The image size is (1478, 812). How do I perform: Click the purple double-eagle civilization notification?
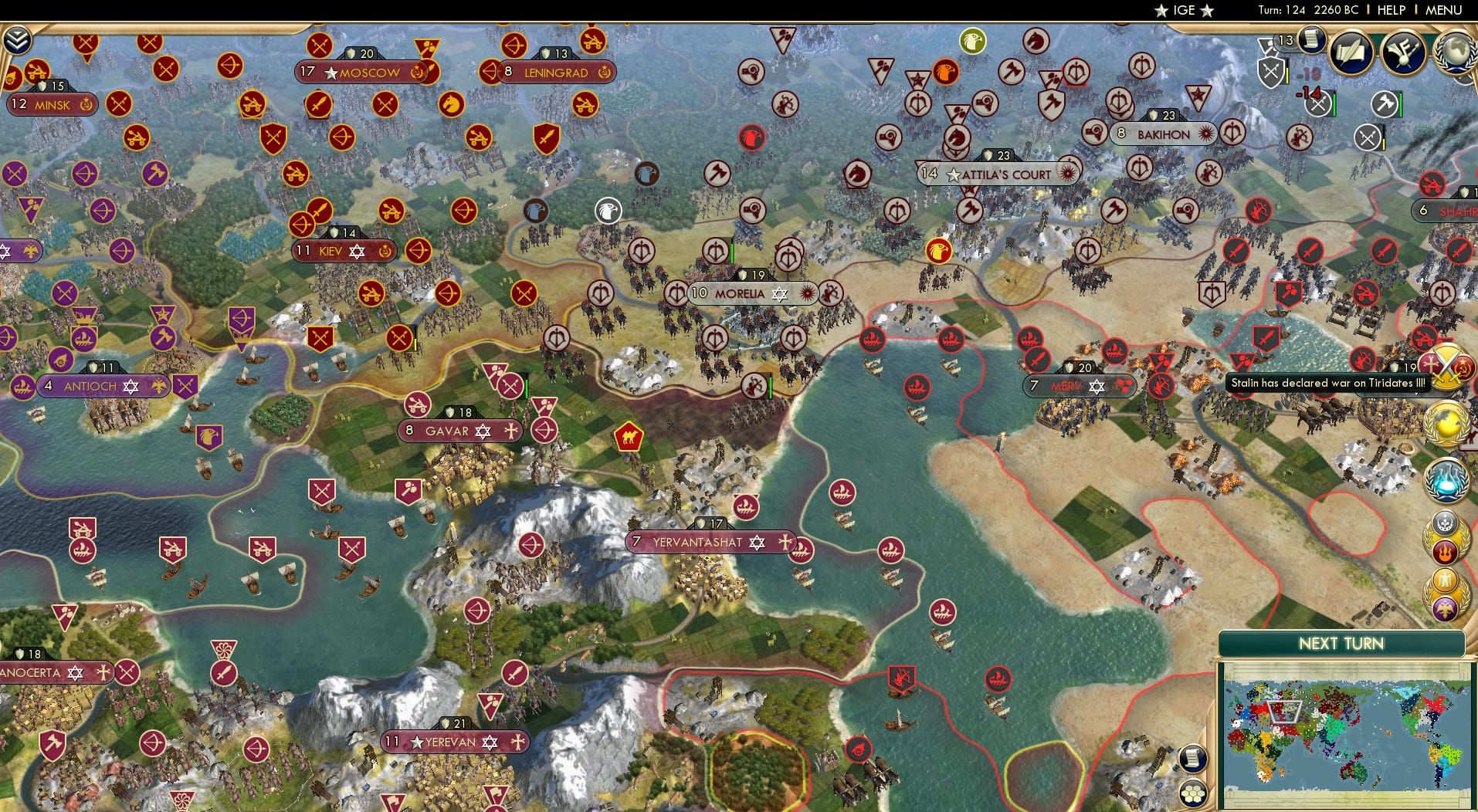[x=1446, y=608]
